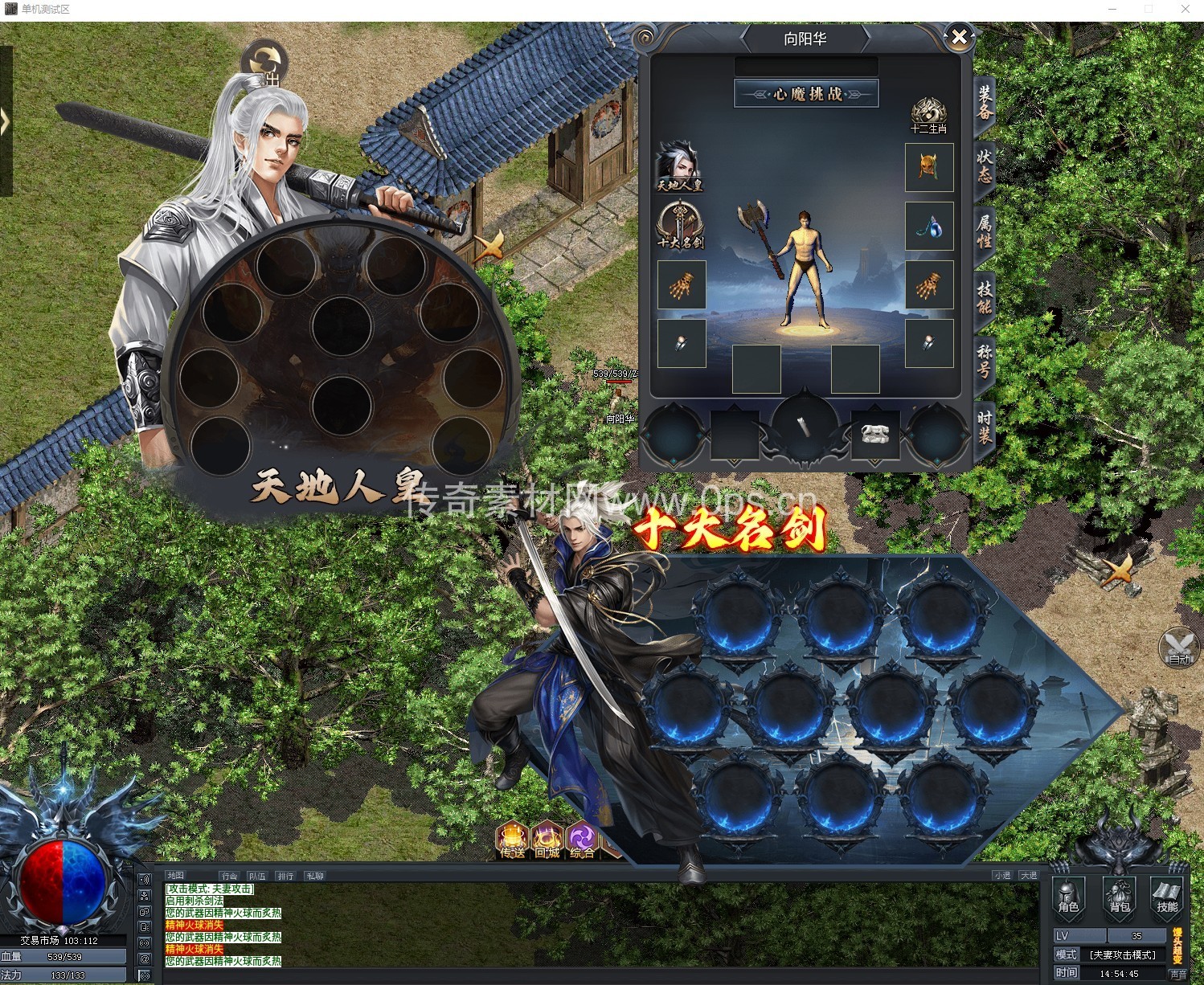Open the 十二生肖 zodiac icon
Image resolution: width=1204 pixels, height=985 pixels.
pos(928,116)
